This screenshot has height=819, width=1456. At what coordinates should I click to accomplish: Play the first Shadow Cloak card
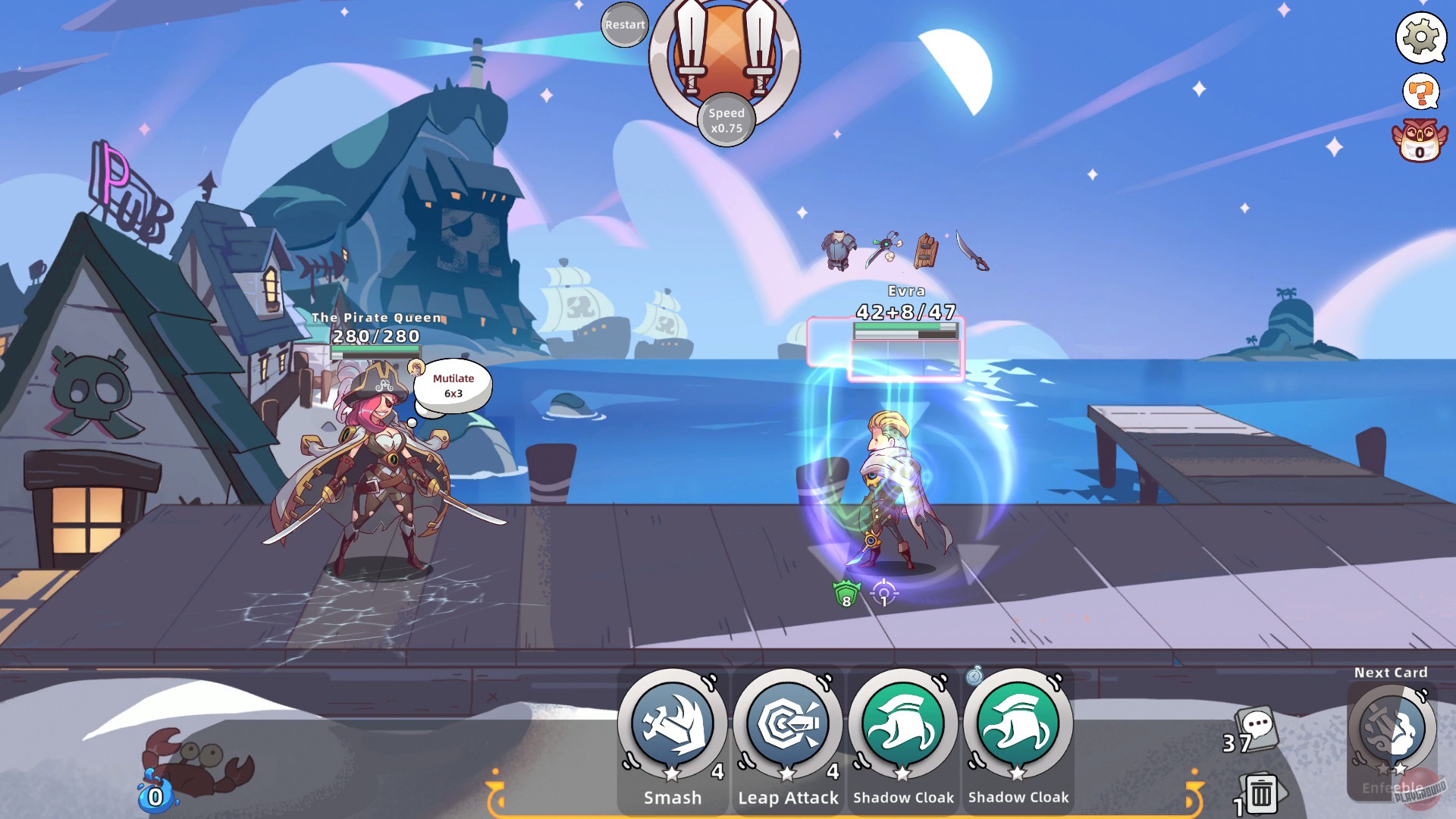pyautogui.click(x=902, y=729)
